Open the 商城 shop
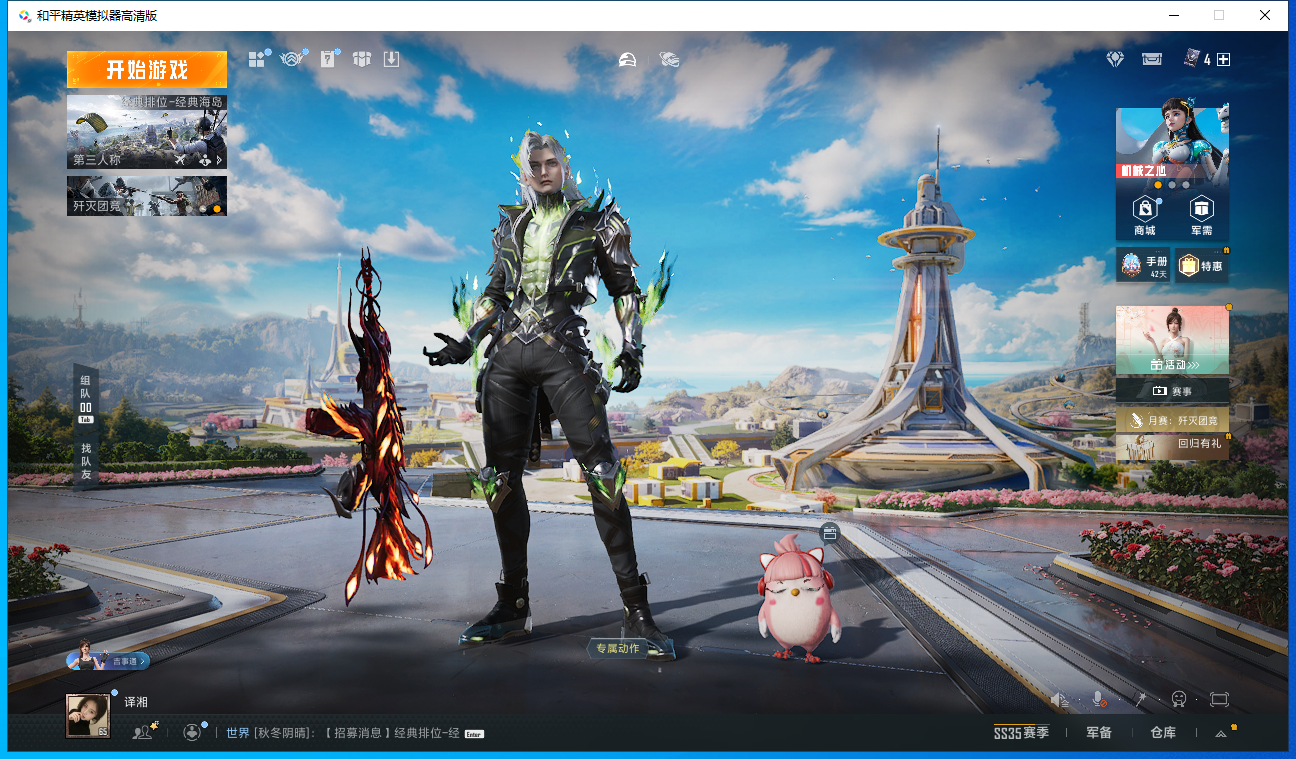1296x759 pixels. [x=1144, y=215]
